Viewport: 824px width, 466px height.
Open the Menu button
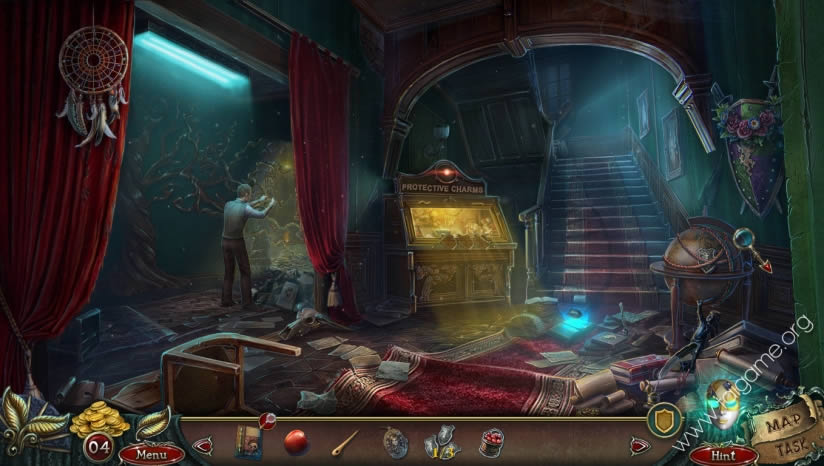point(151,453)
